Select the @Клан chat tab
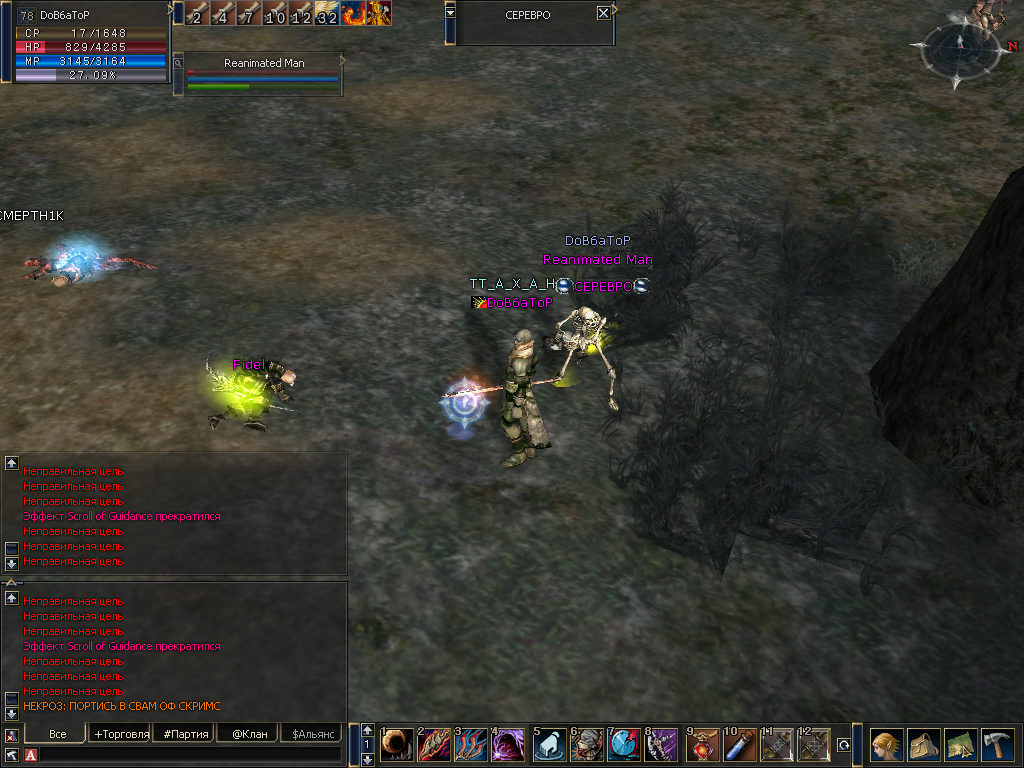 point(248,734)
